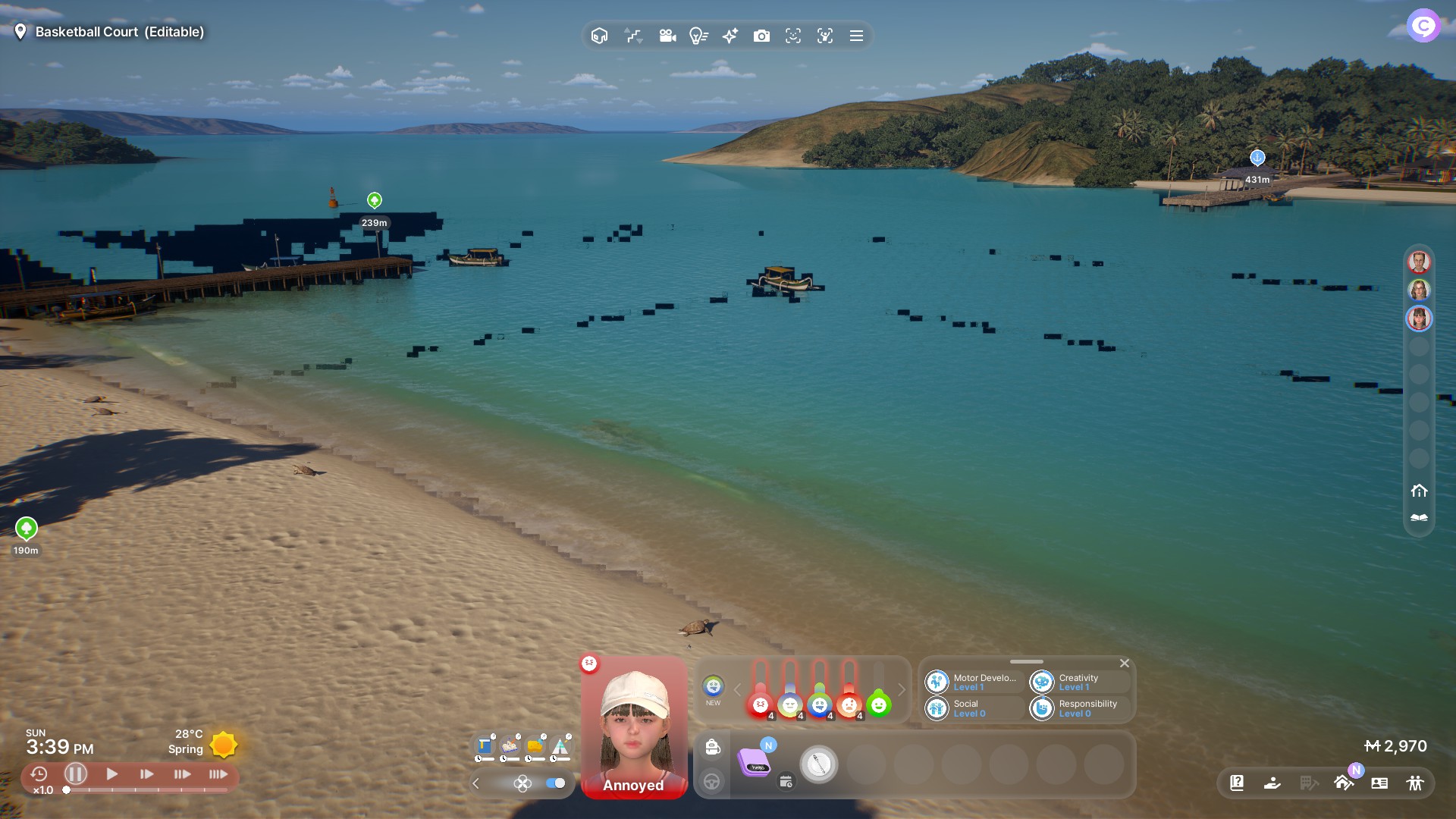The image size is (1456, 819).
Task: Open photo mode with the camera icon
Action: 761,36
